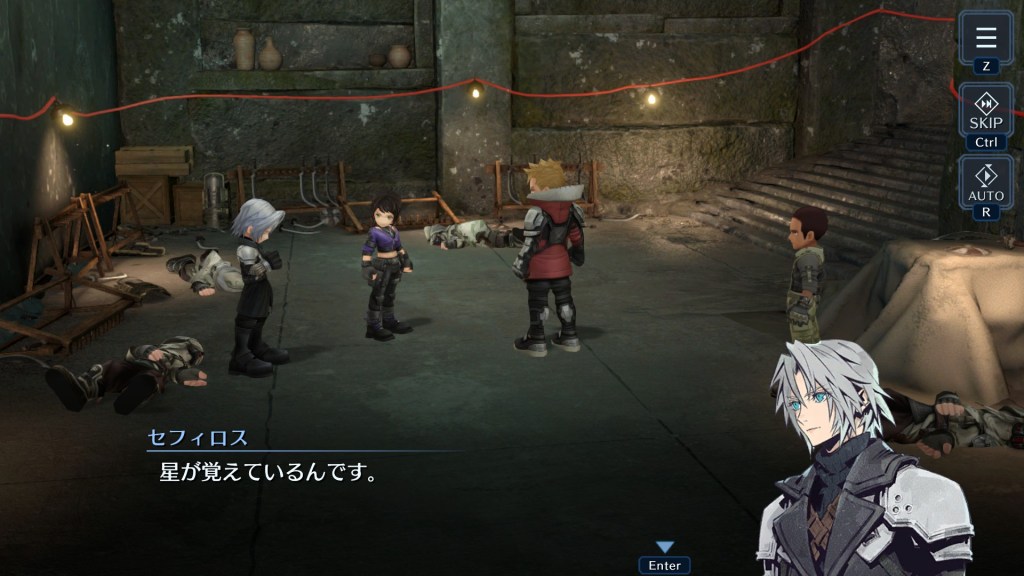Skip the cutscene with SKIP button
This screenshot has height=576, width=1024.
pyautogui.click(x=986, y=110)
